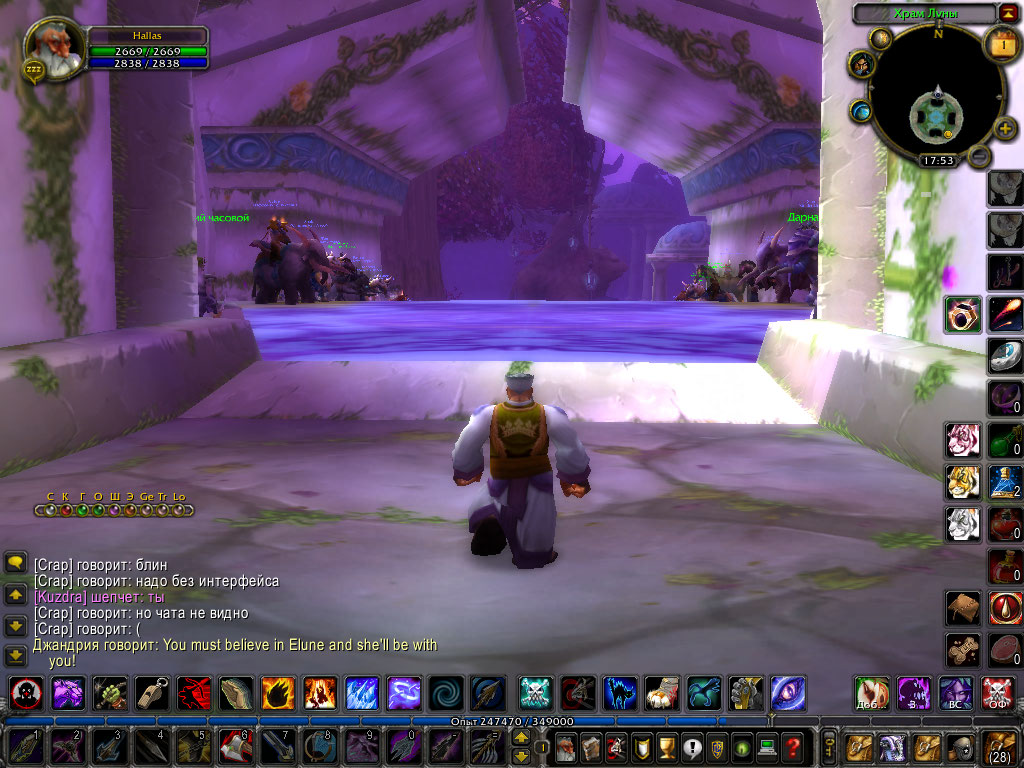1024x768 pixels.
Task: Collapse the minimap using the zone header arrow
Action: pyautogui.click(x=1006, y=12)
